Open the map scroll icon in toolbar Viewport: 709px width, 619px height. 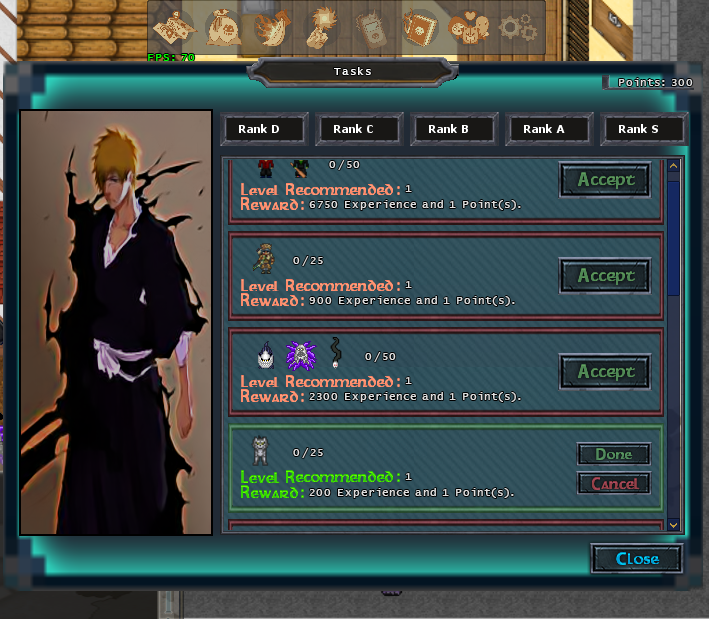coord(174,27)
